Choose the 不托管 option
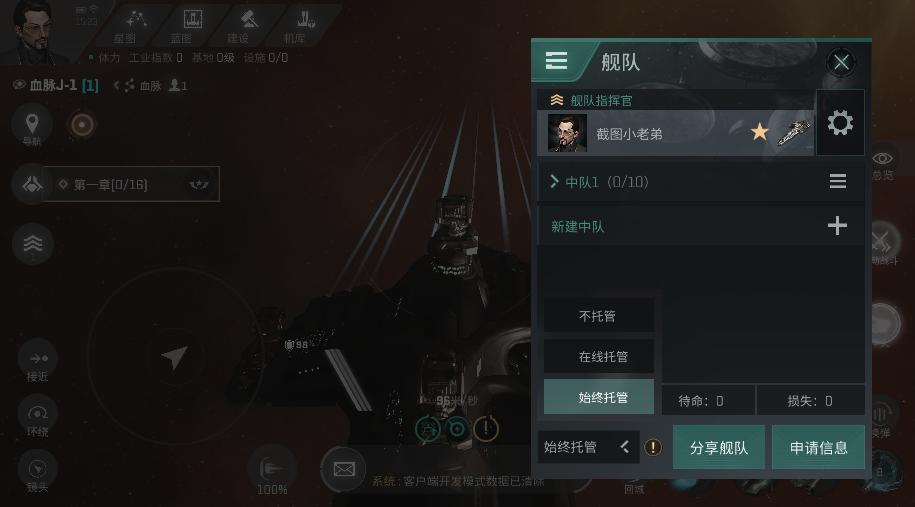Viewport: 915px width, 507px height. pos(598,316)
